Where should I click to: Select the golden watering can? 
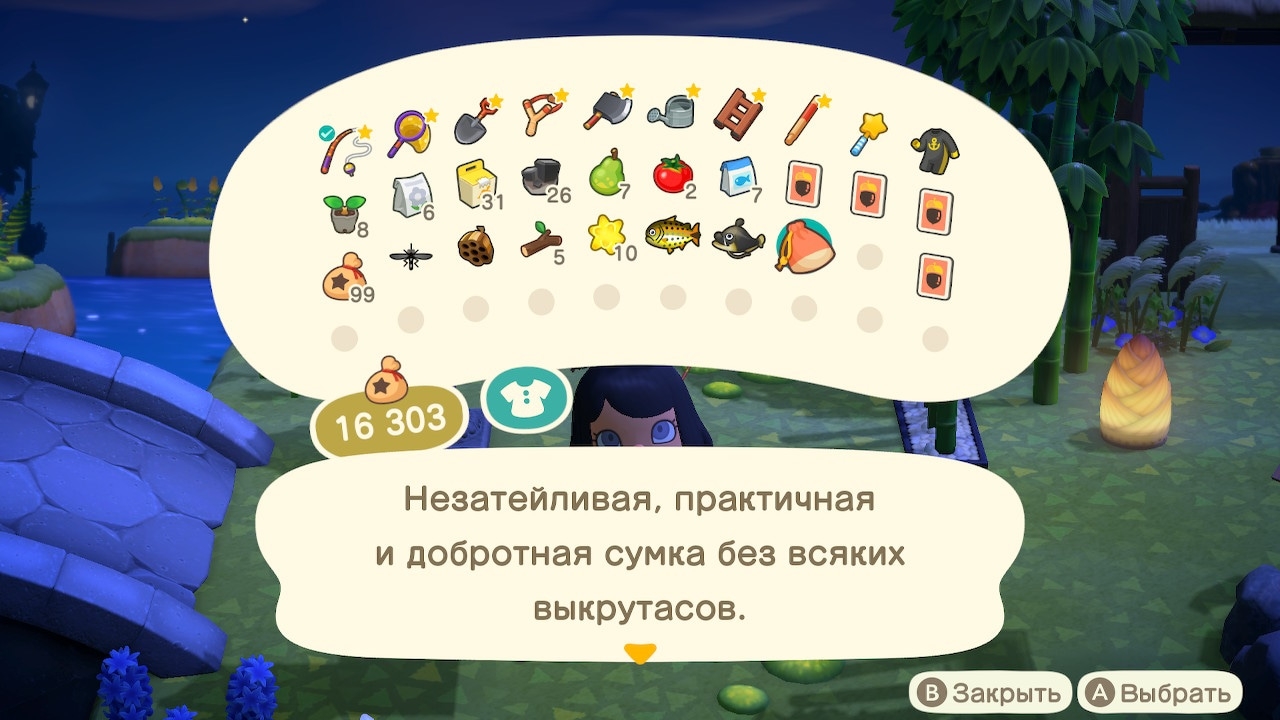click(x=668, y=110)
